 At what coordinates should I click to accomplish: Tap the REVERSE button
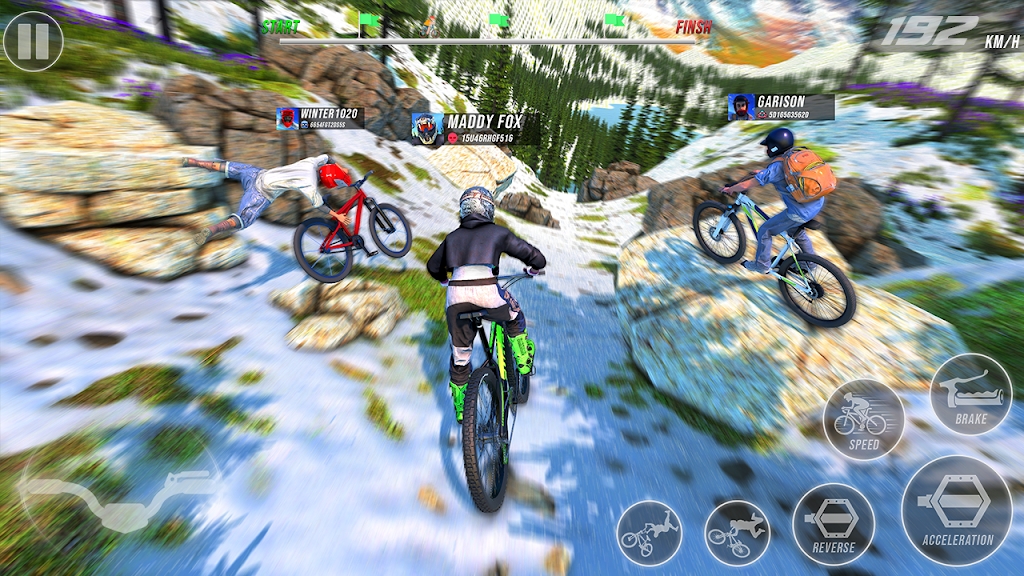(833, 524)
